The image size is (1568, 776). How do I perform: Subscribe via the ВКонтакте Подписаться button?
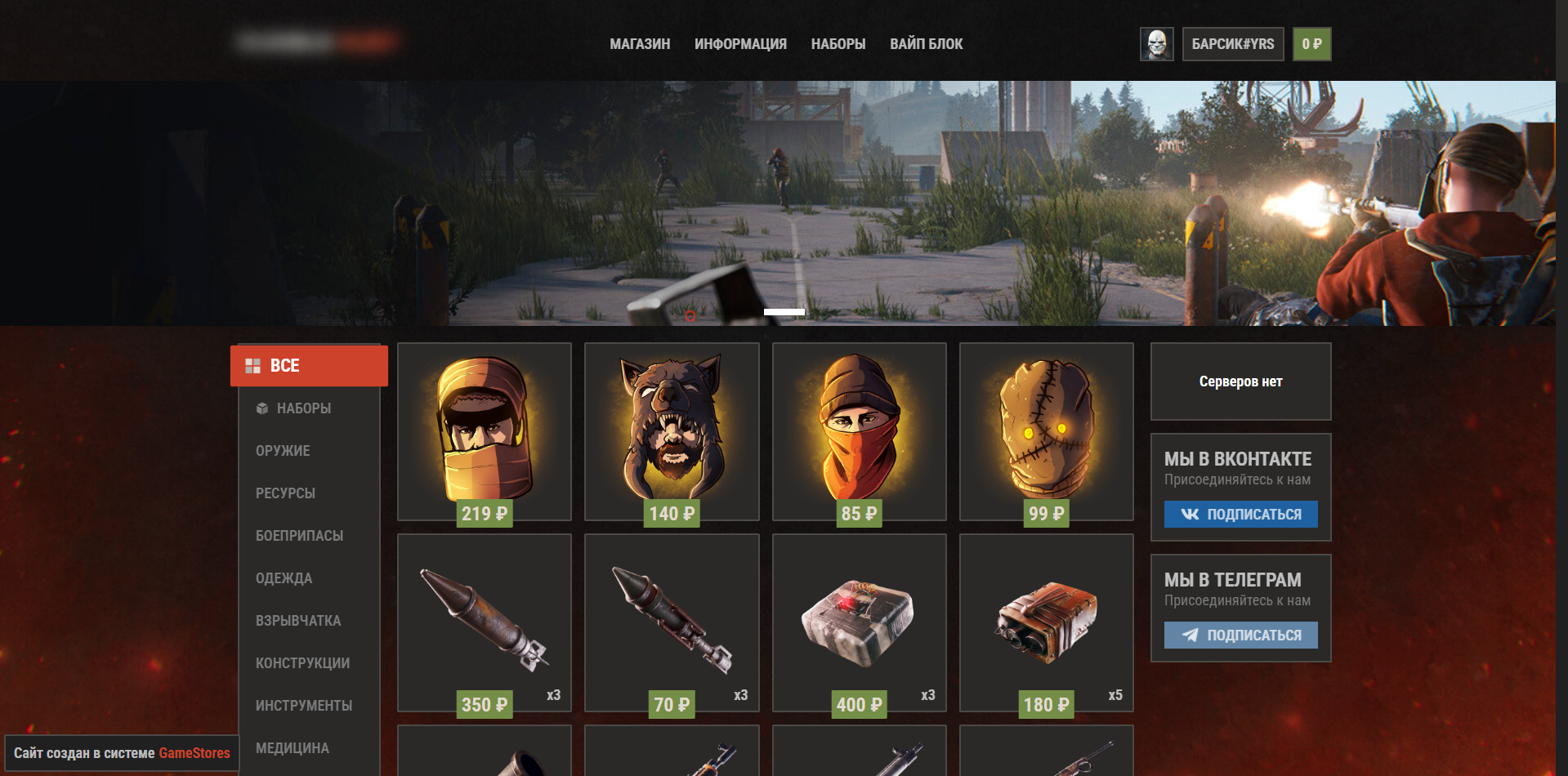[1240, 514]
